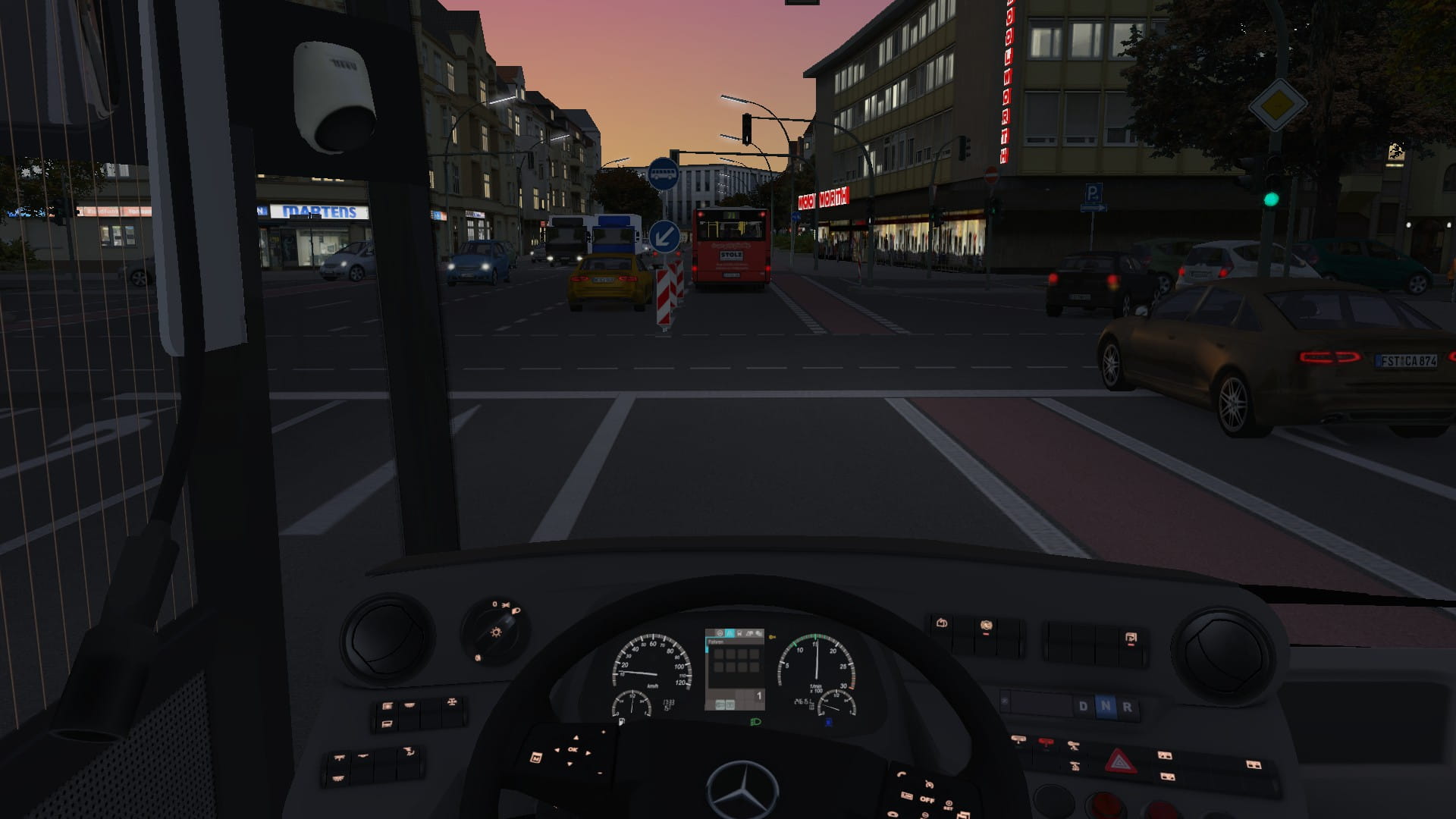The image size is (1456, 819).
Task: Click the steering wheel down arrow
Action: pyautogui.click(x=570, y=764)
